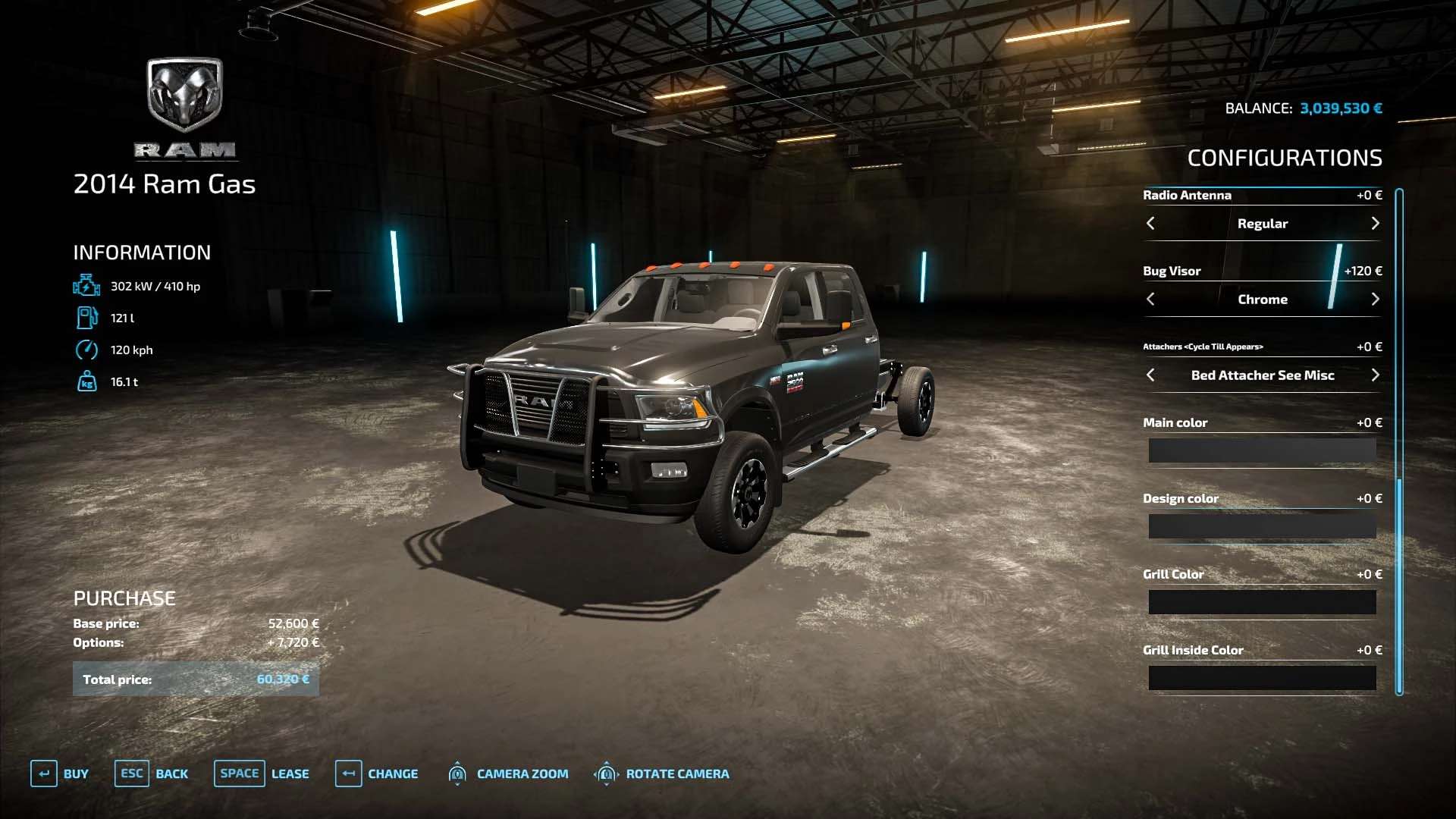Select next Radio Antenna option
Image resolution: width=1456 pixels, height=819 pixels.
(1375, 224)
